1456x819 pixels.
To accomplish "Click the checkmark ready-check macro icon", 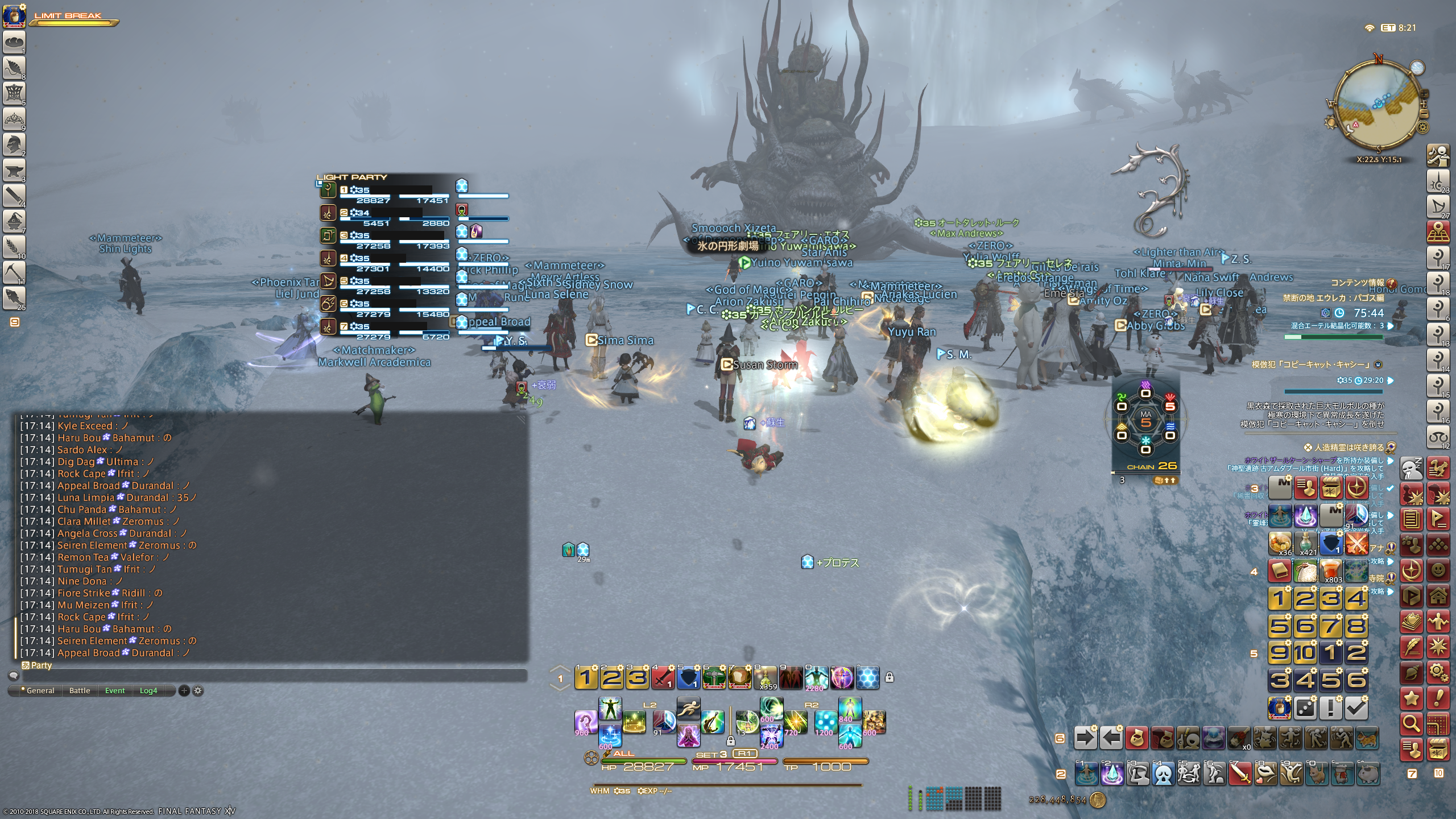I will click(x=1356, y=708).
